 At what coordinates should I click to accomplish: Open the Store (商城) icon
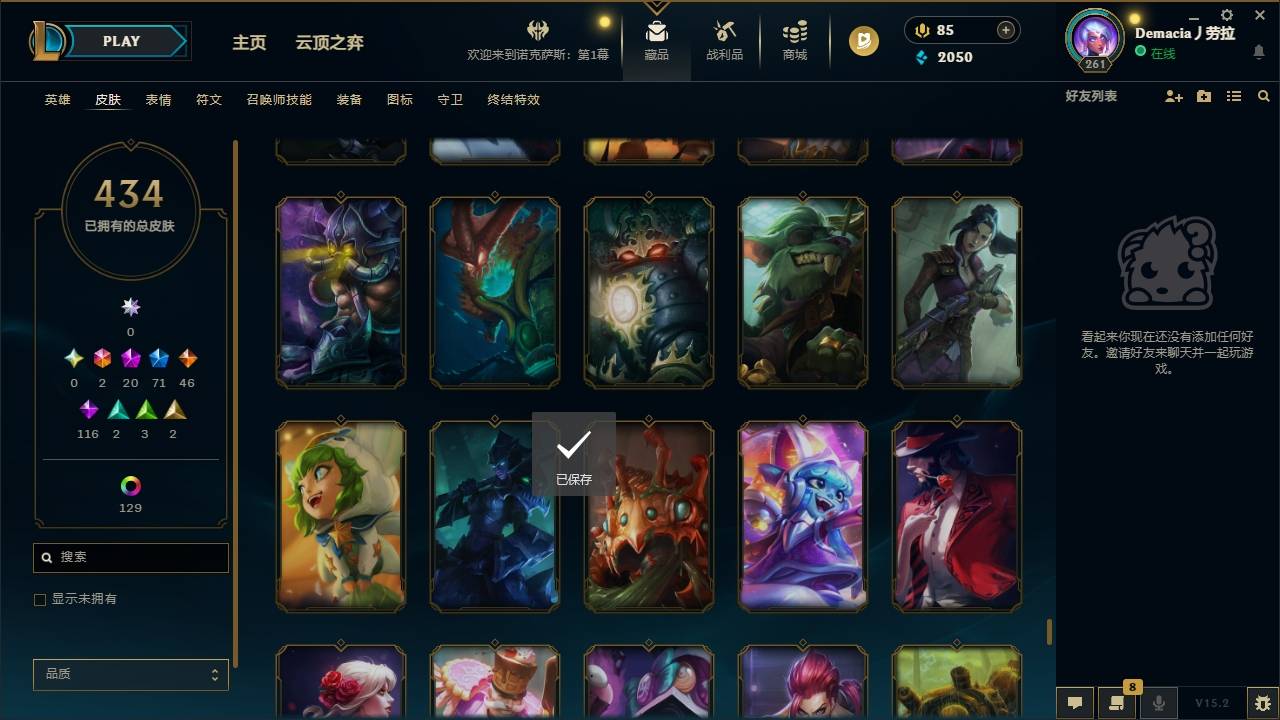(794, 33)
